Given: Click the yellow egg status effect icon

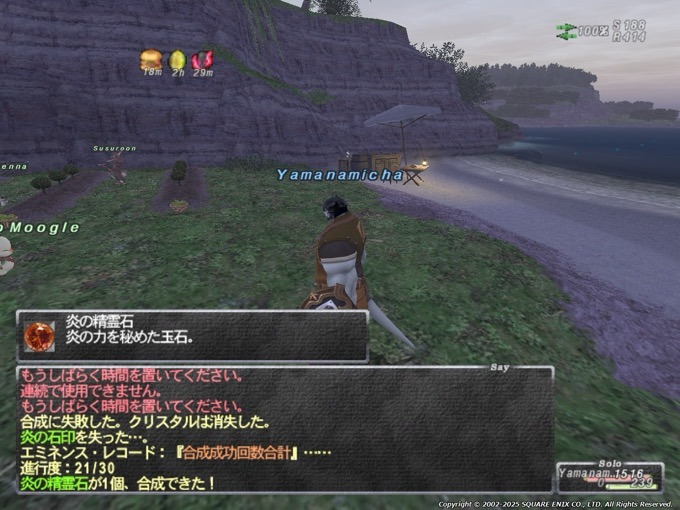Looking at the screenshot, I should click(x=177, y=59).
